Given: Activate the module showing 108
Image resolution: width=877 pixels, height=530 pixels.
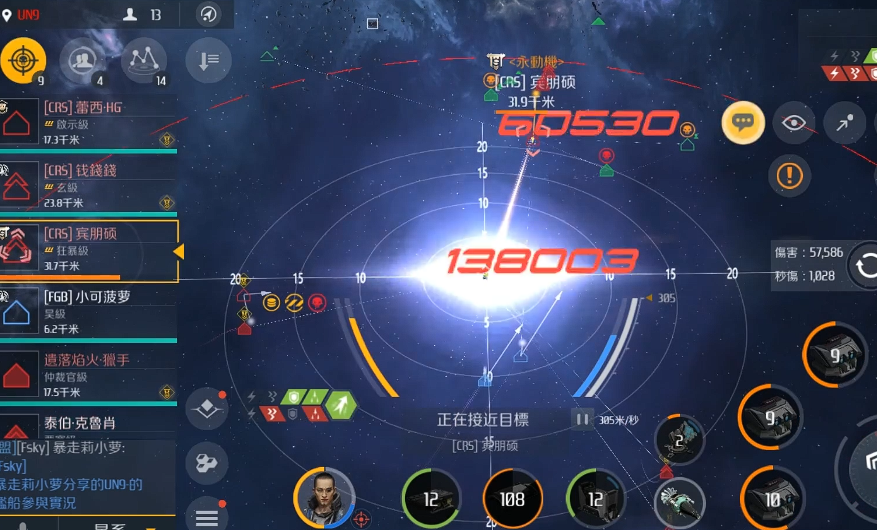Looking at the screenshot, I should click(x=512, y=498).
